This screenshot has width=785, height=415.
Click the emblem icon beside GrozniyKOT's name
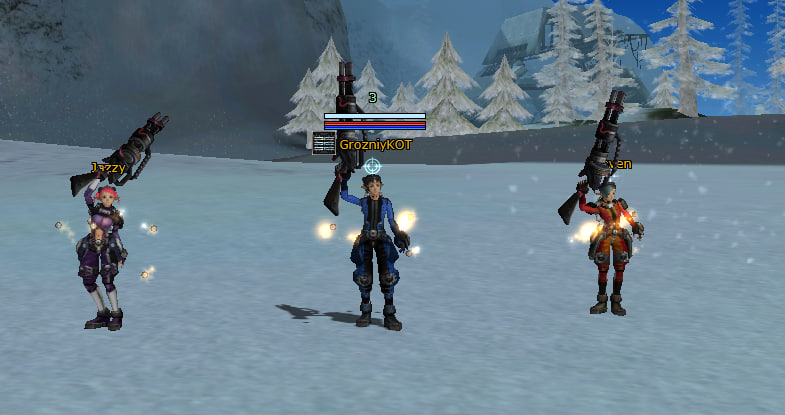pyautogui.click(x=322, y=144)
